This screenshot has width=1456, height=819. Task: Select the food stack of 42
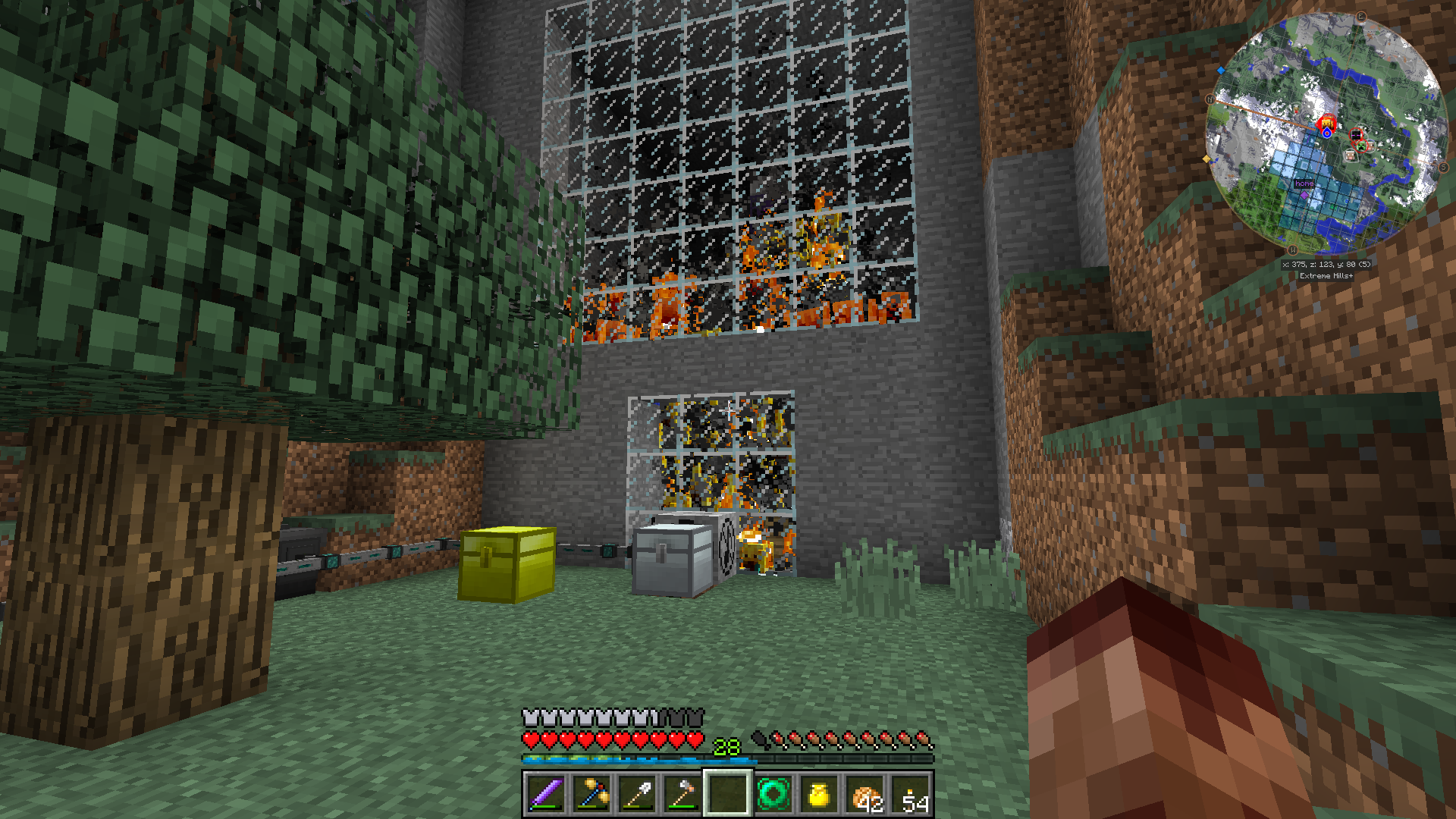pyautogui.click(x=865, y=794)
